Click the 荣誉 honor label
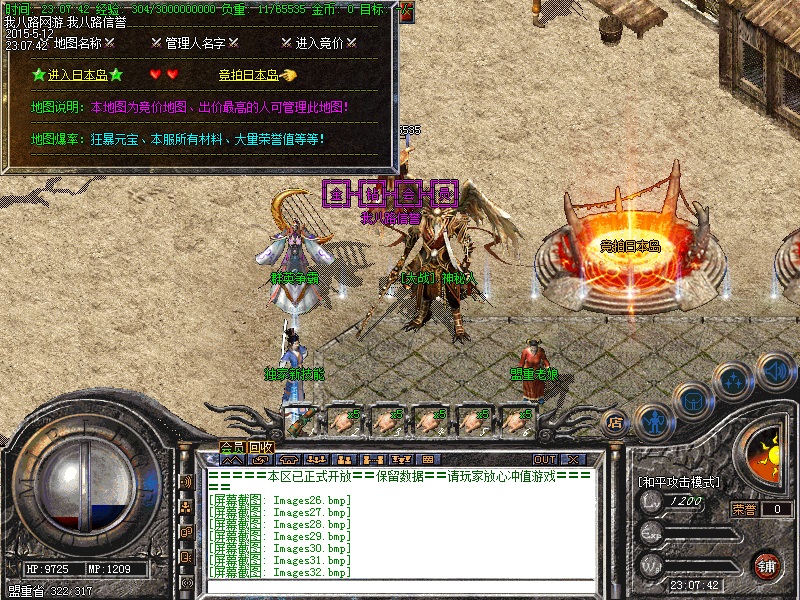The image size is (800, 600). 744,509
